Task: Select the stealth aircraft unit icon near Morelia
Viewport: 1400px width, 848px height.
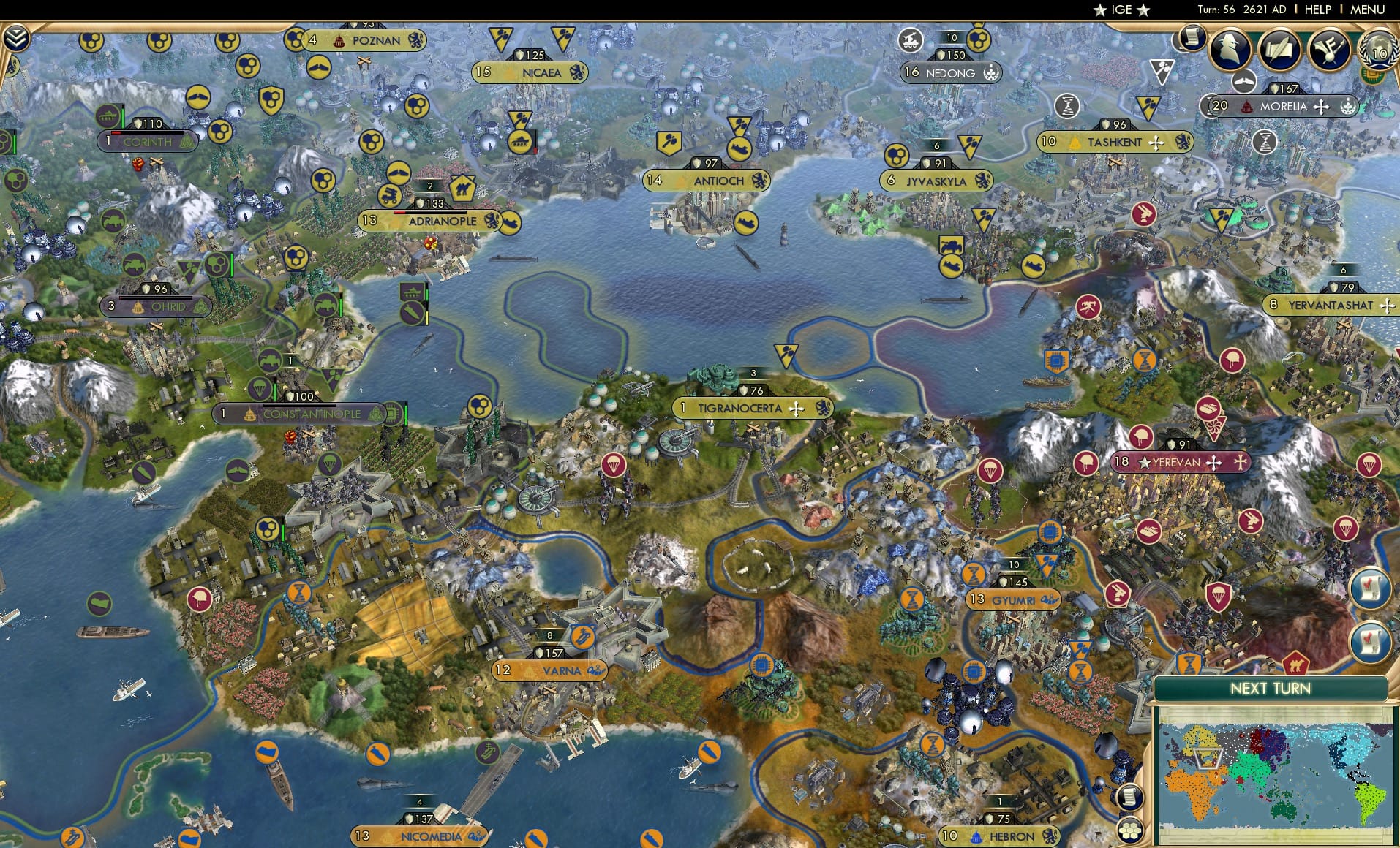Action: 1244,83
